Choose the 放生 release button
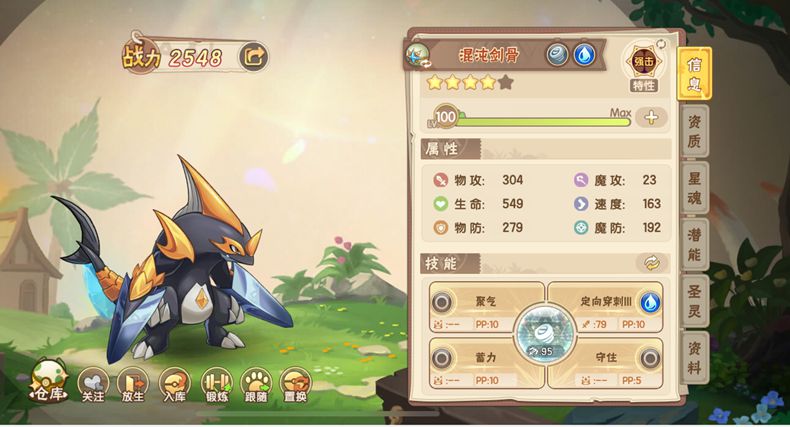The image size is (790, 427). click(132, 383)
